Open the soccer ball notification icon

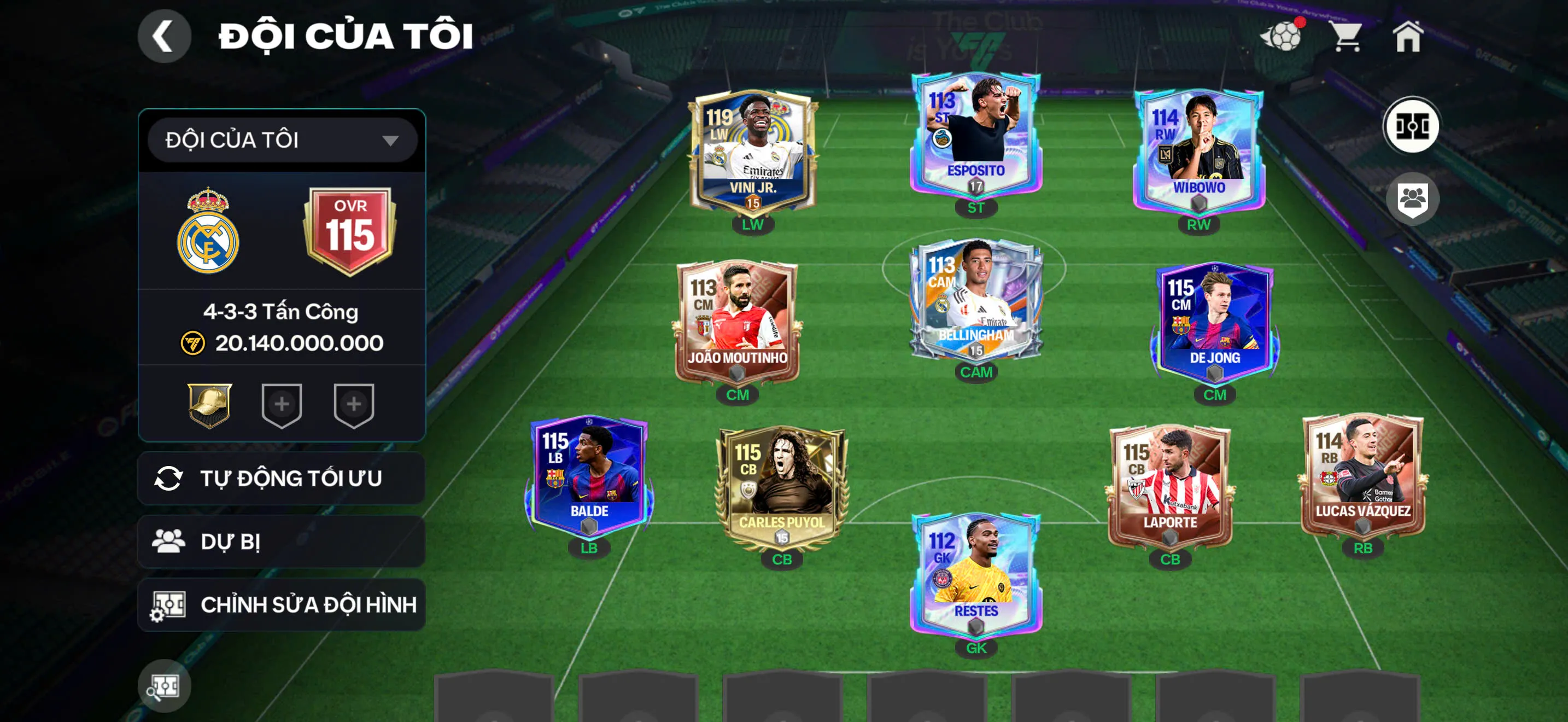1283,37
